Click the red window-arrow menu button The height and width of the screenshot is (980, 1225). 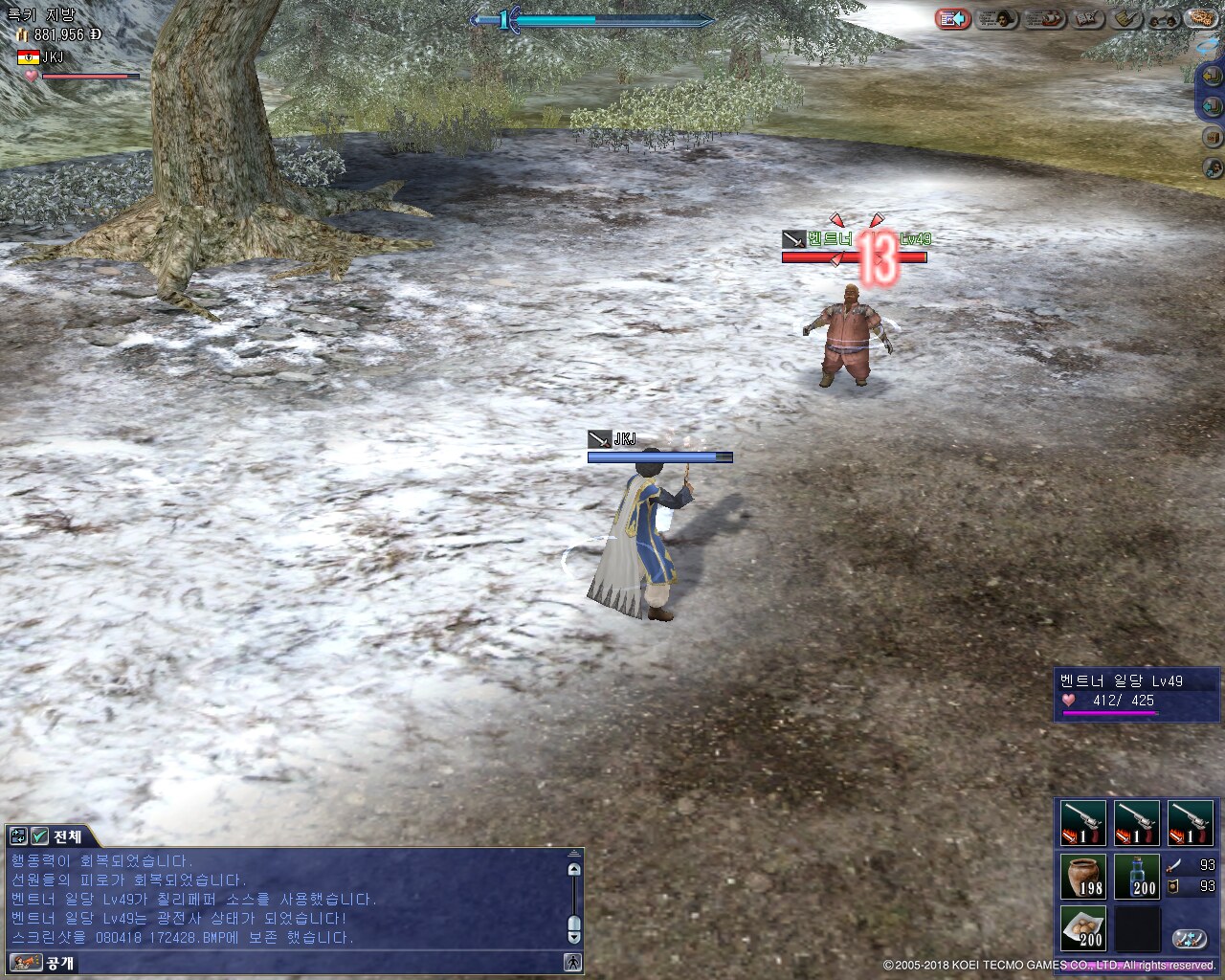point(952,19)
